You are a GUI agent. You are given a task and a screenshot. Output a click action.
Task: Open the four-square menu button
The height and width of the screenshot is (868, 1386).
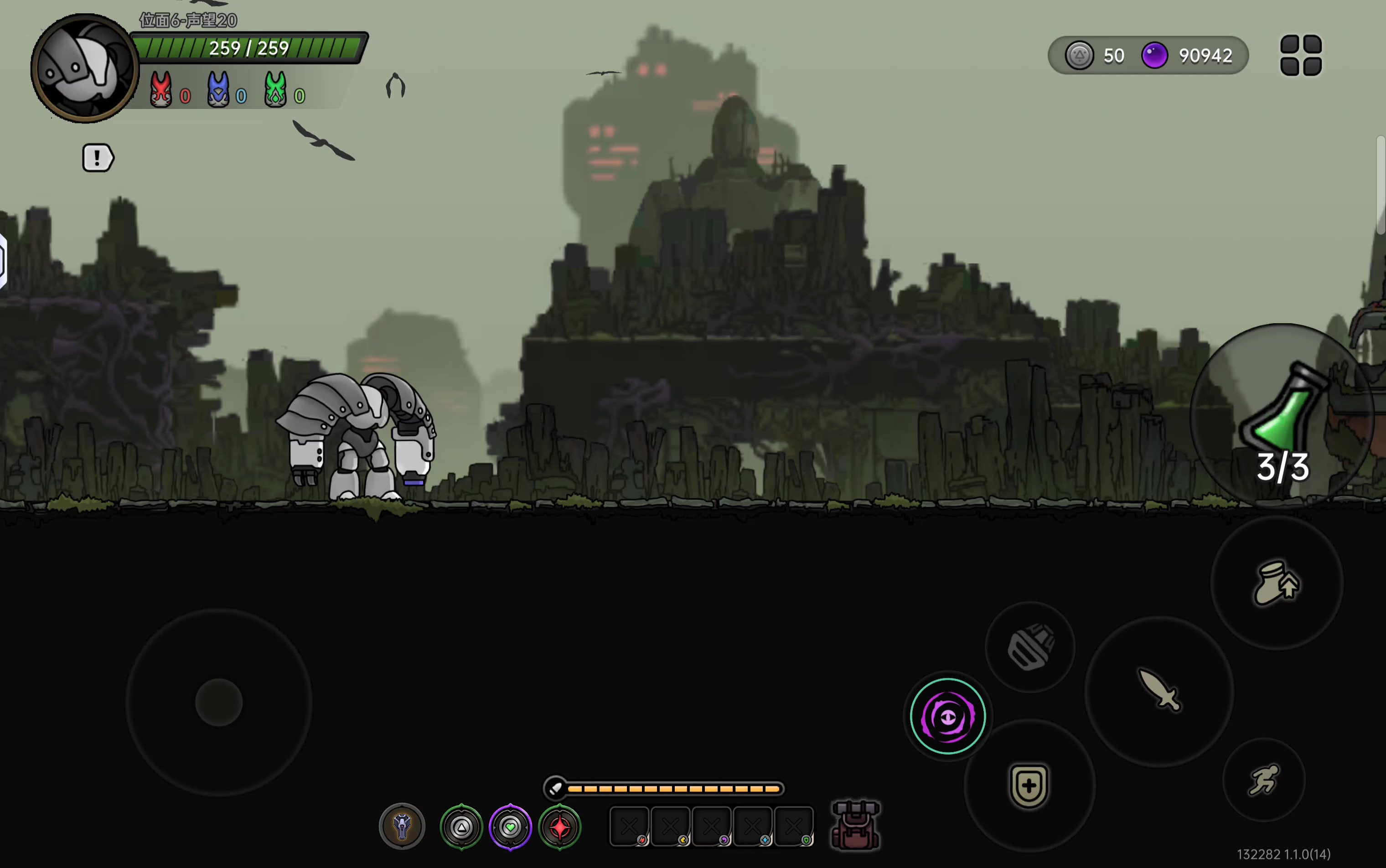1300,55
